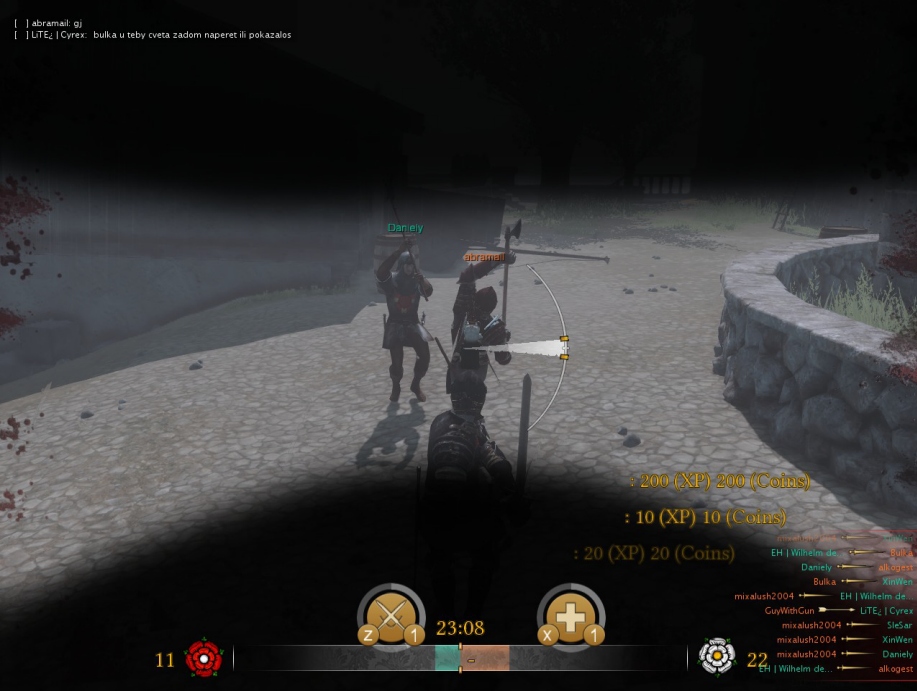Click the red rose Lancaster team emblem

[x=204, y=657]
